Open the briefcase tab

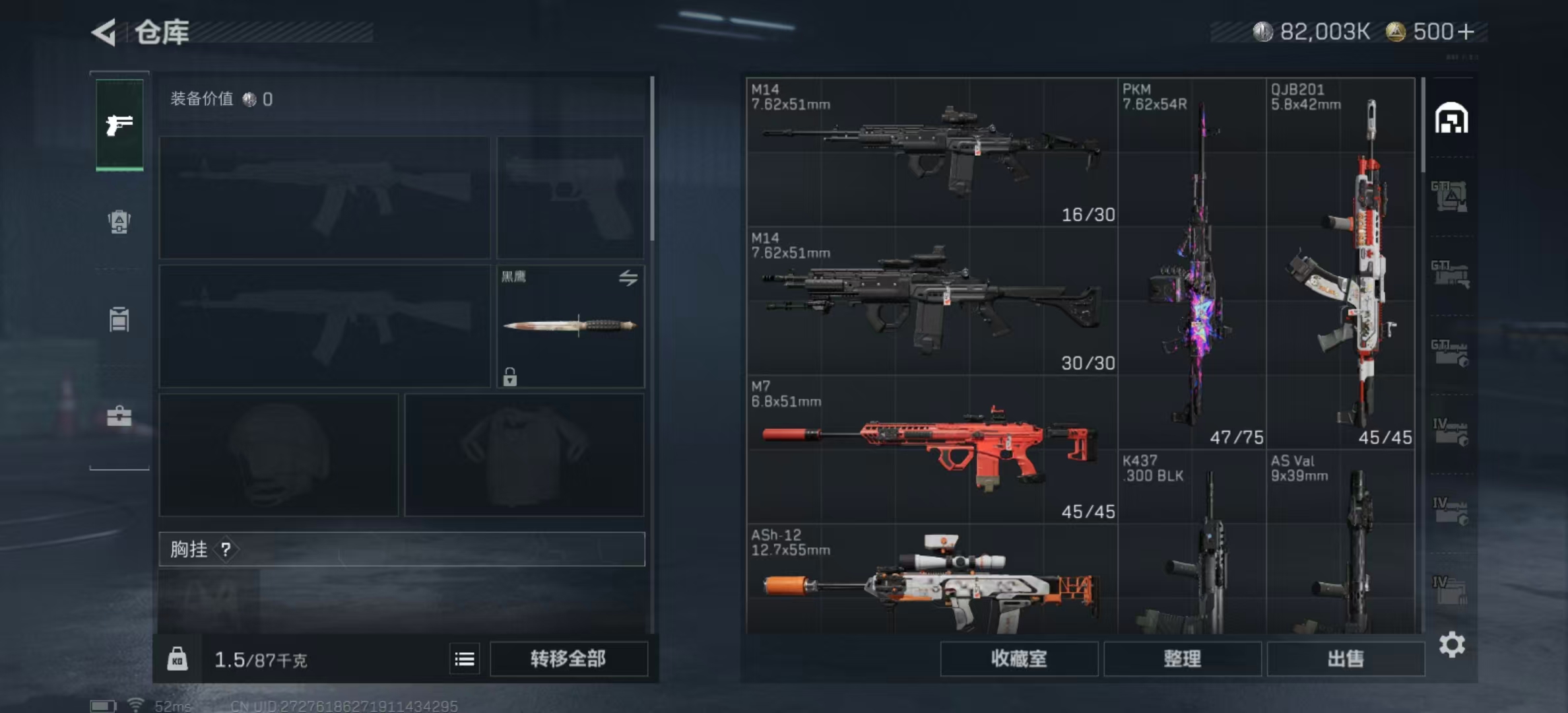pyautogui.click(x=119, y=416)
